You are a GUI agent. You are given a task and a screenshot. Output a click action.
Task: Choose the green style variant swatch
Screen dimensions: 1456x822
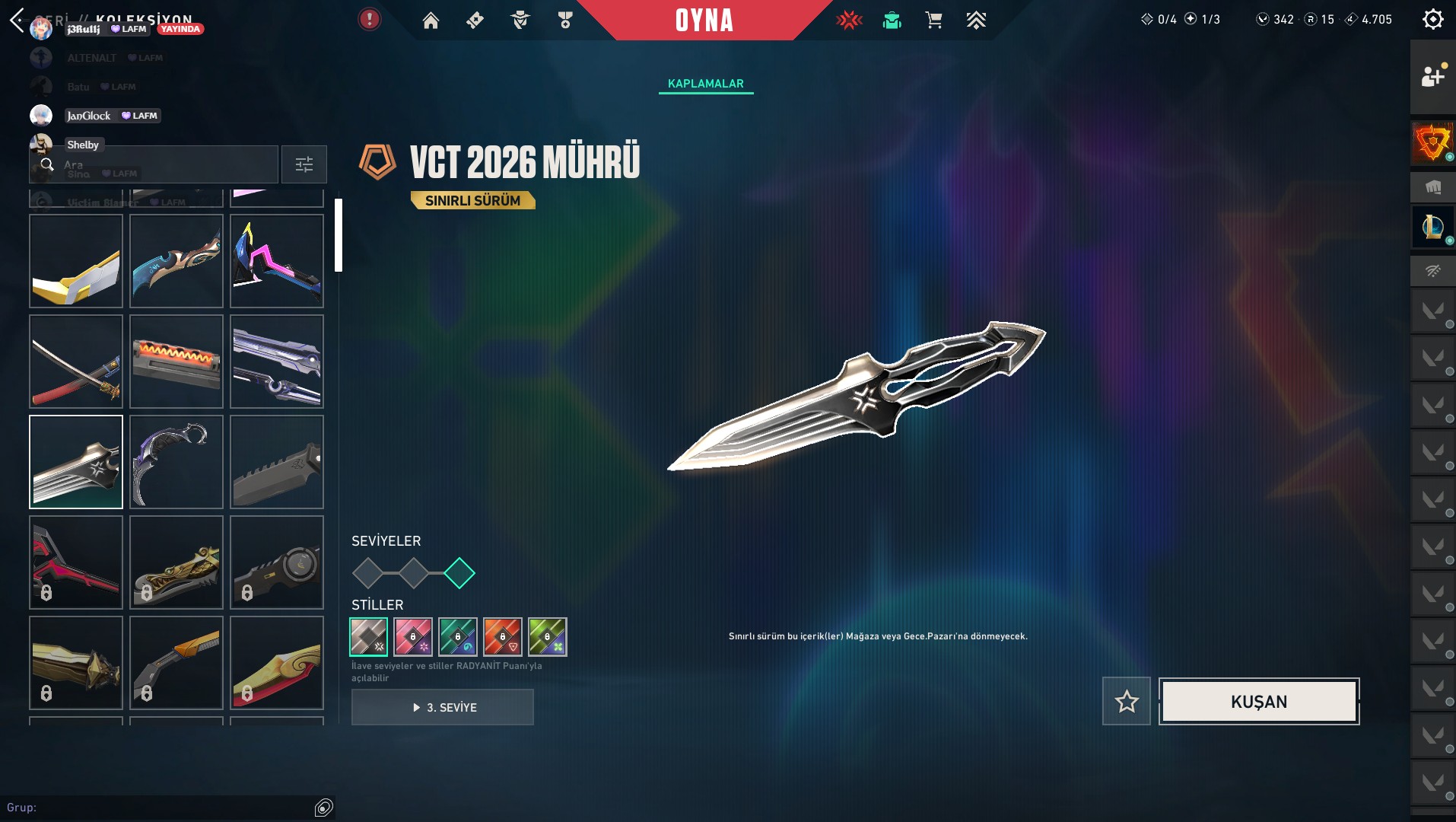548,637
